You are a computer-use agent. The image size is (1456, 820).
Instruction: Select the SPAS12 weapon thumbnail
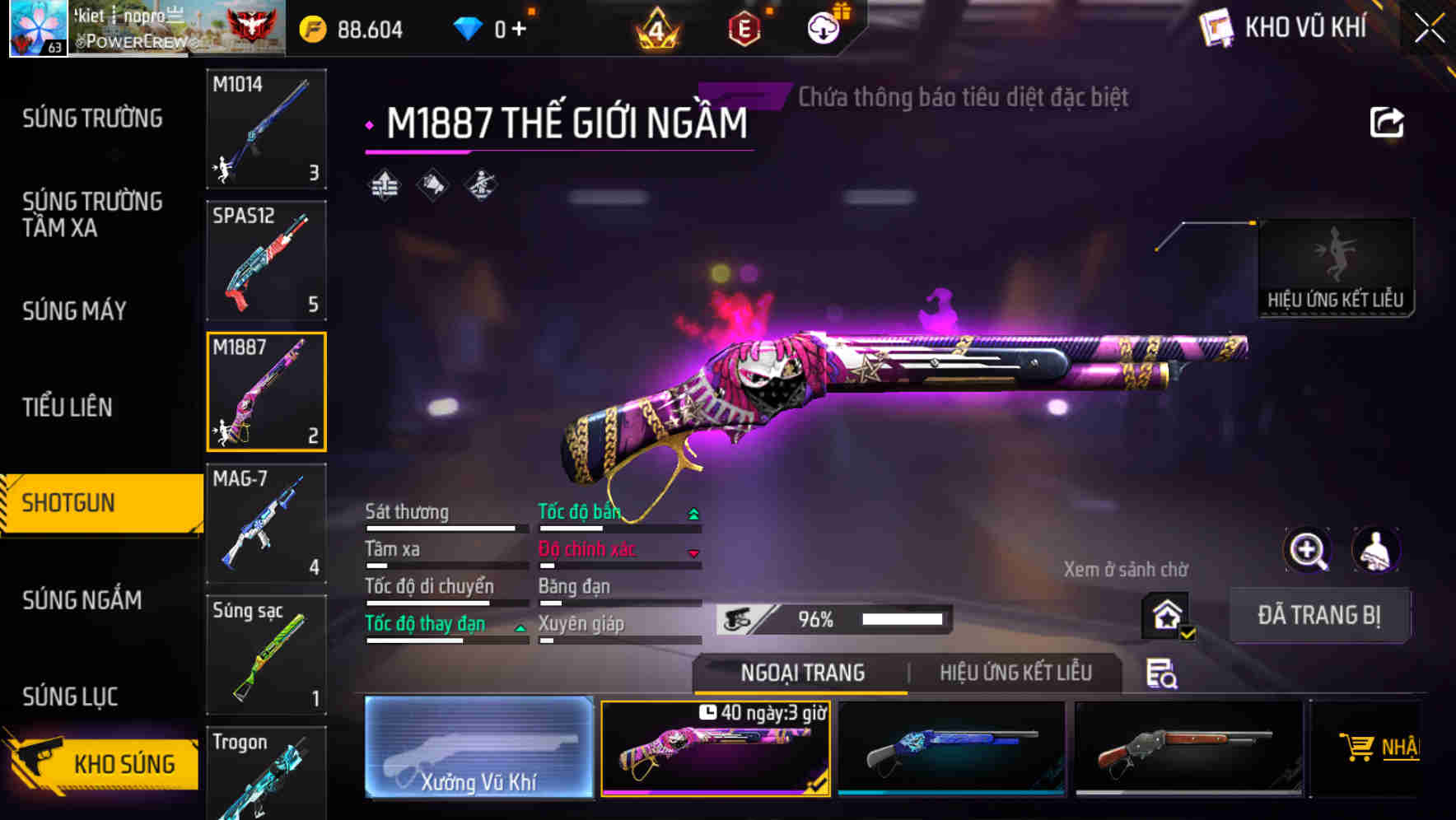pyautogui.click(x=266, y=260)
